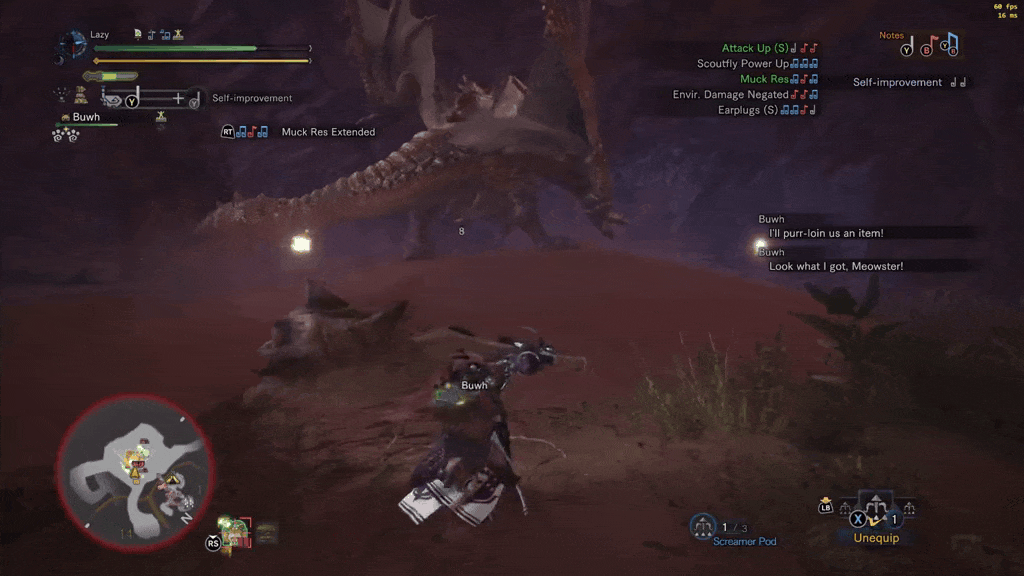Select the monster tracker icon beside the minimap
Viewport: 1024px width, 576px height.
tap(236, 532)
